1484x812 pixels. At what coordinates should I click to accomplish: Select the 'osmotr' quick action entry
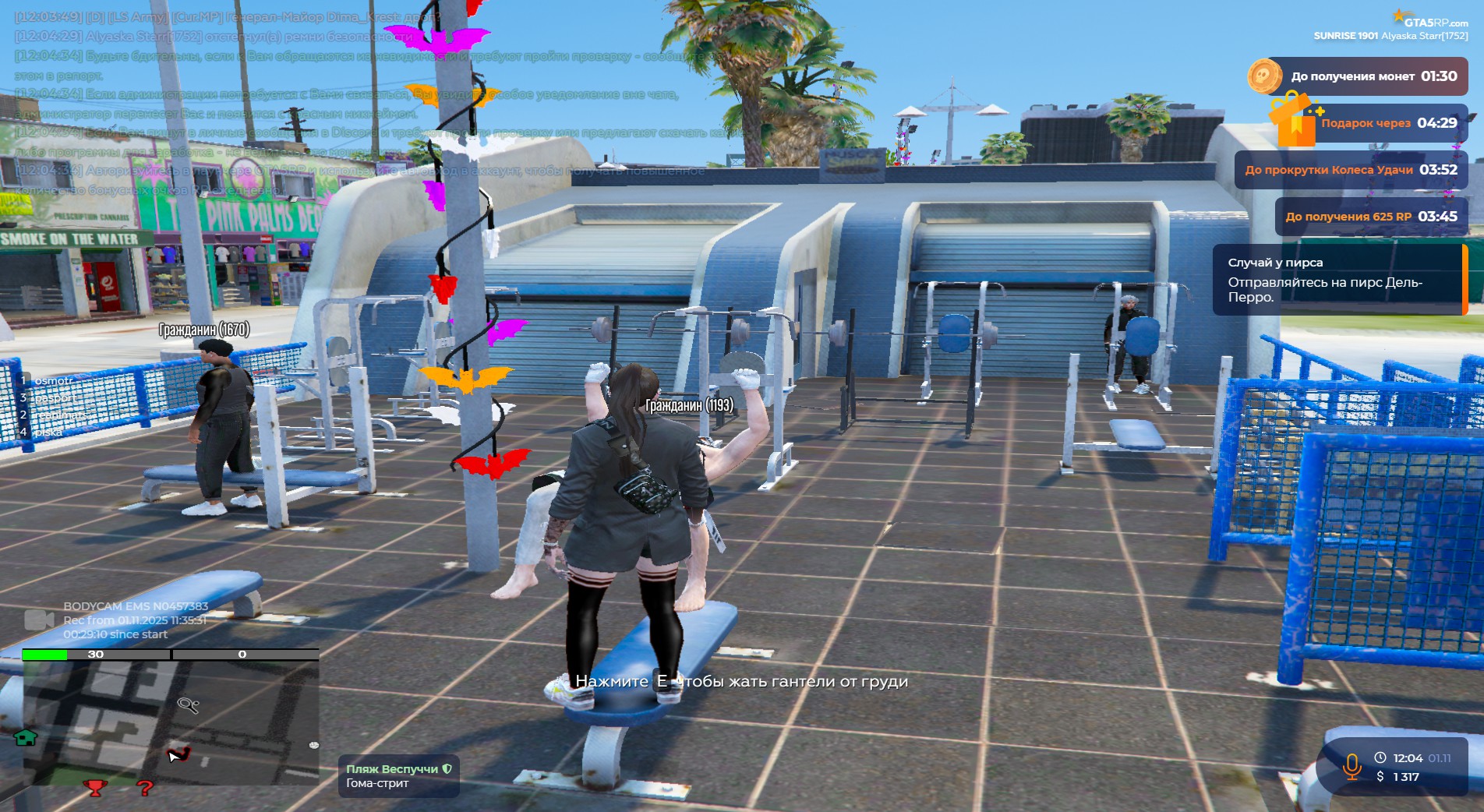click(53, 381)
